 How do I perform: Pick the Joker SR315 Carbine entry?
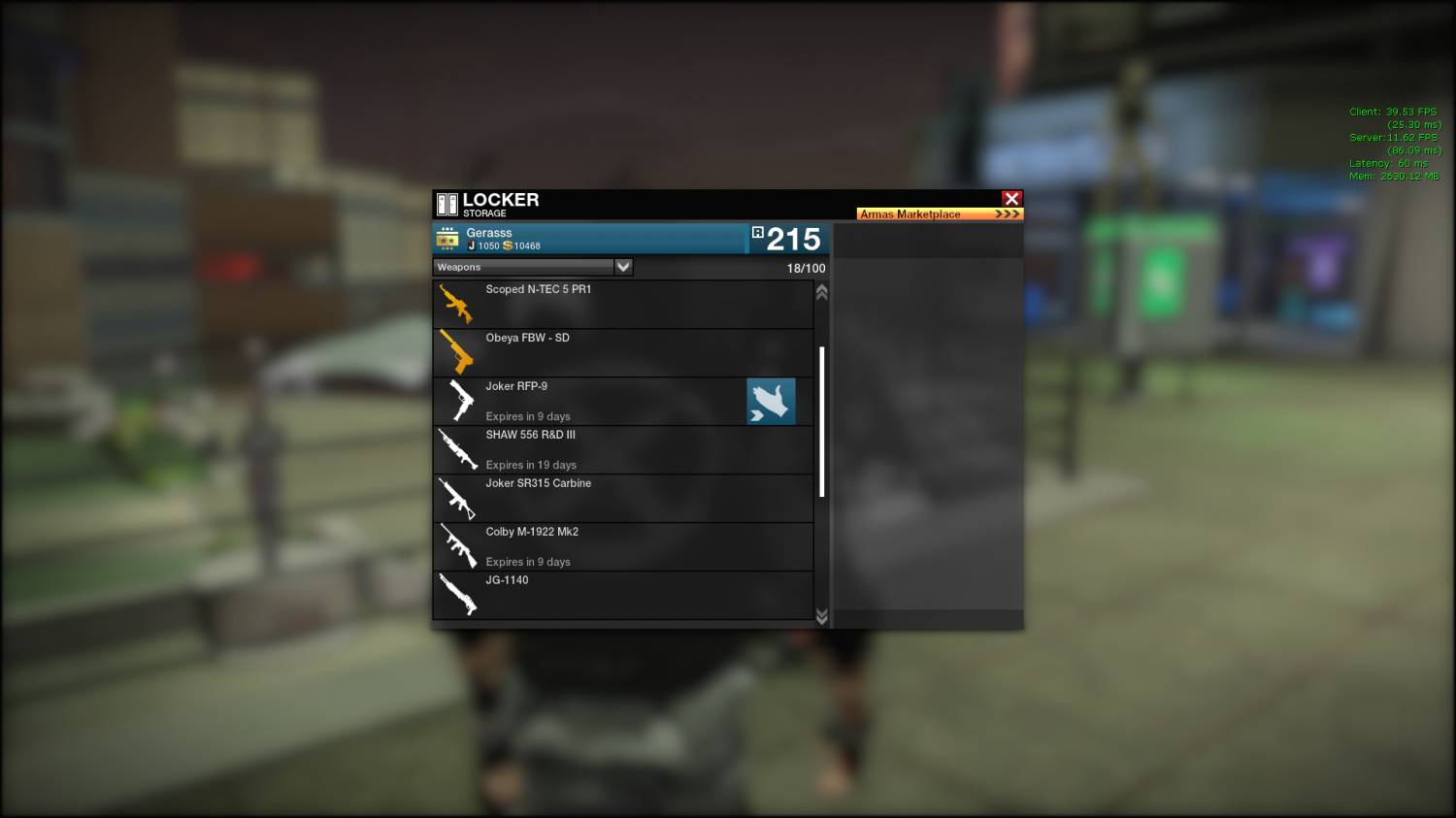pyautogui.click(x=622, y=499)
